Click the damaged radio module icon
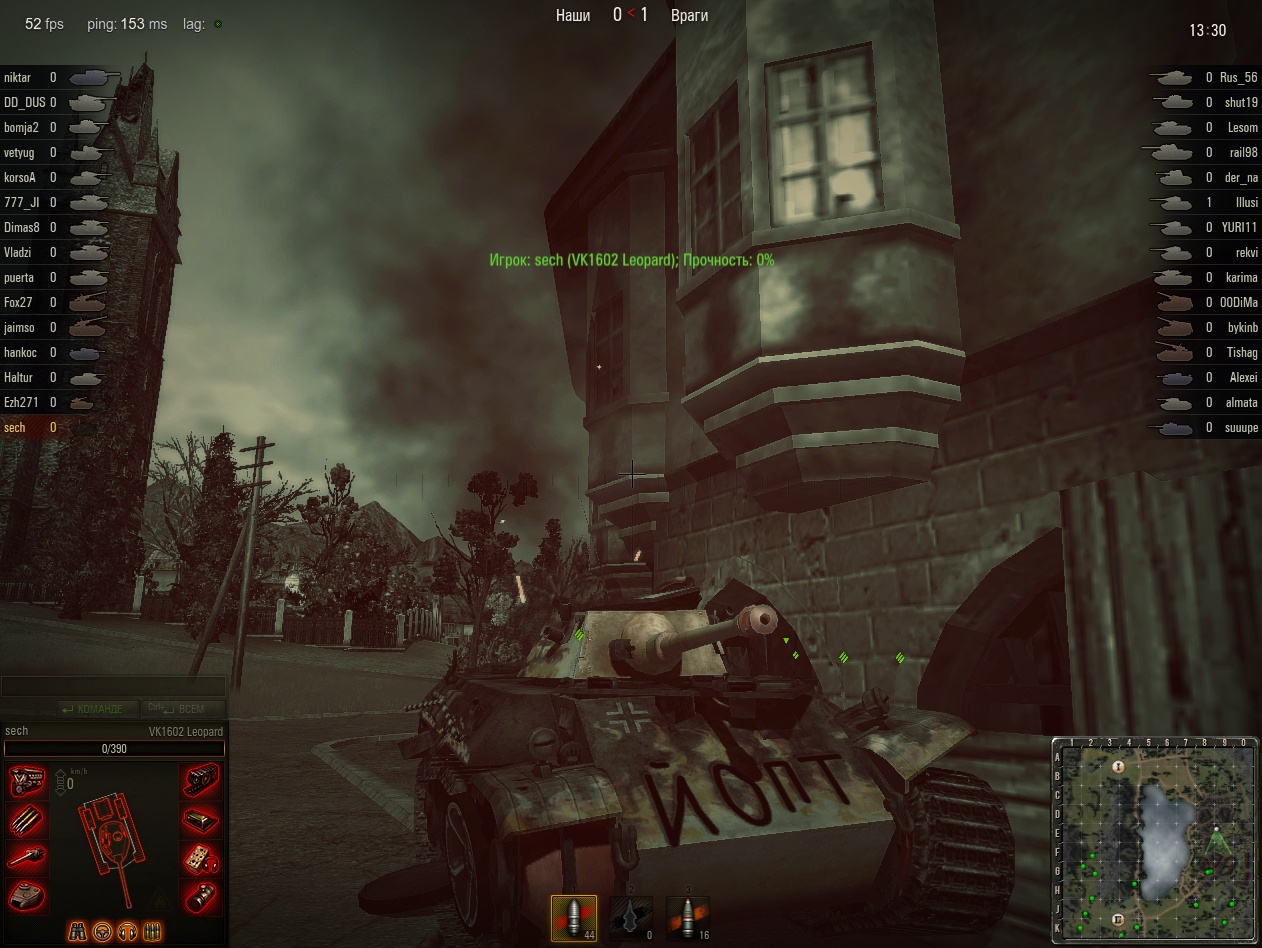This screenshot has width=1262, height=948. pyautogui.click(x=201, y=858)
